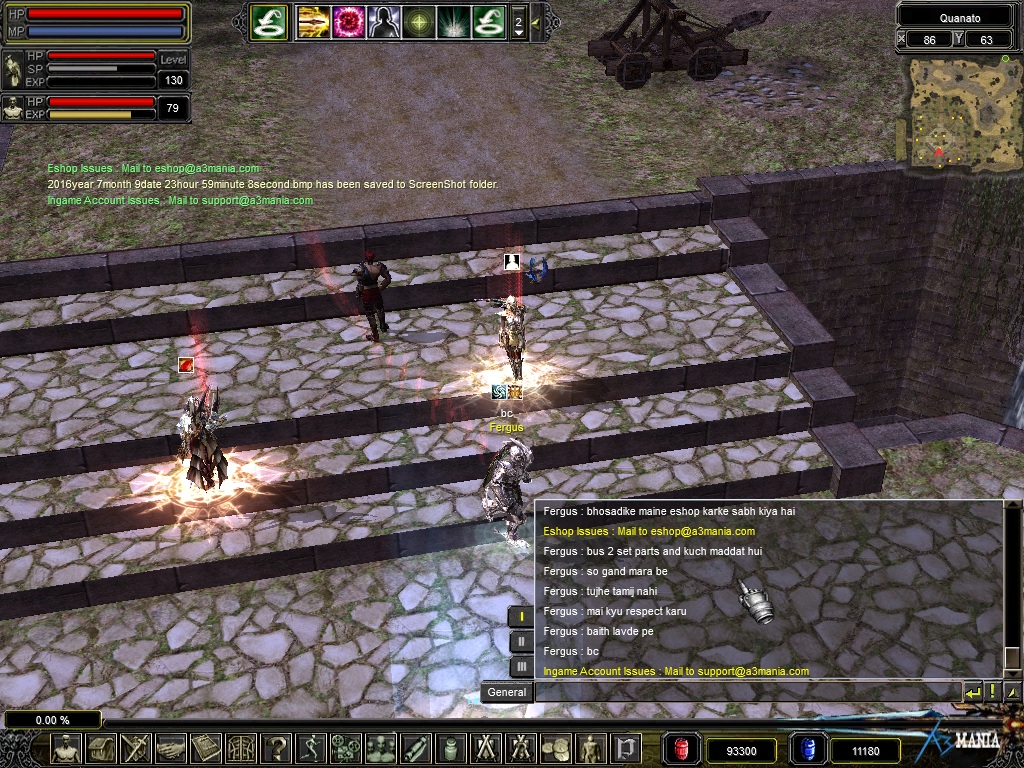
Task: Click the yellow exclamation chat button
Action: point(993,691)
